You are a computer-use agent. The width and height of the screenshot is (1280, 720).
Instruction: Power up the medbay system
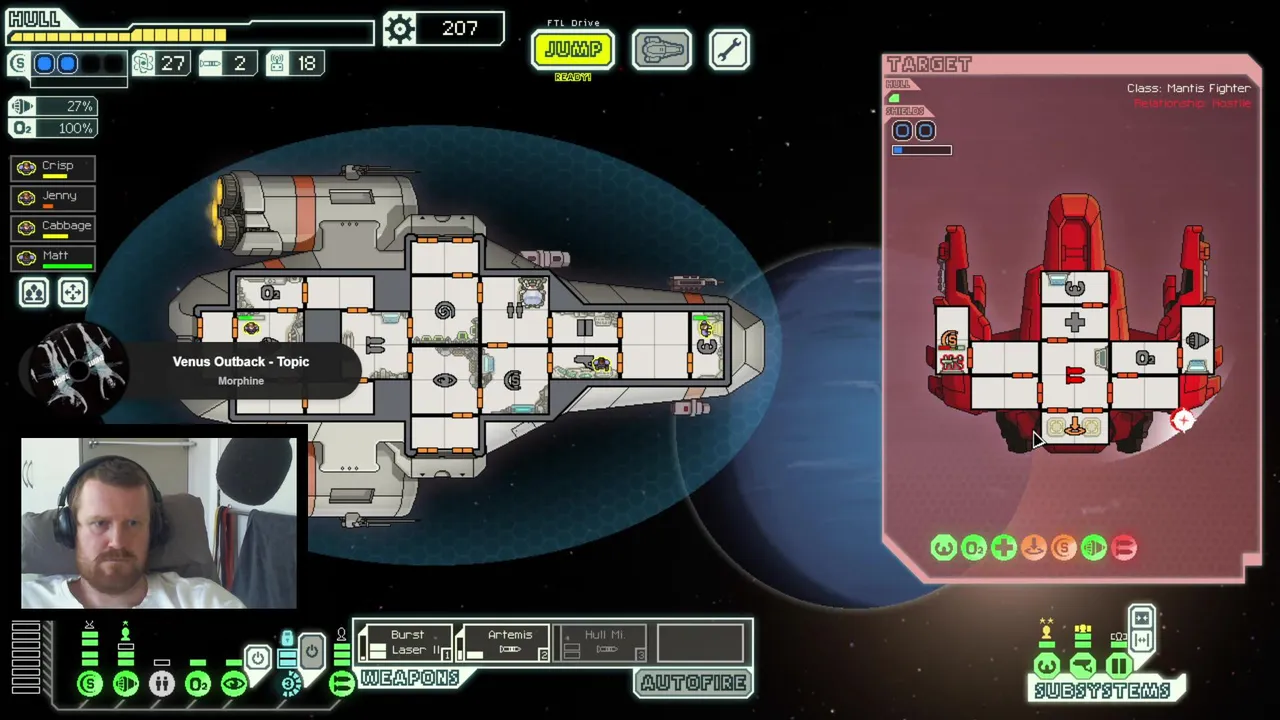[162, 684]
